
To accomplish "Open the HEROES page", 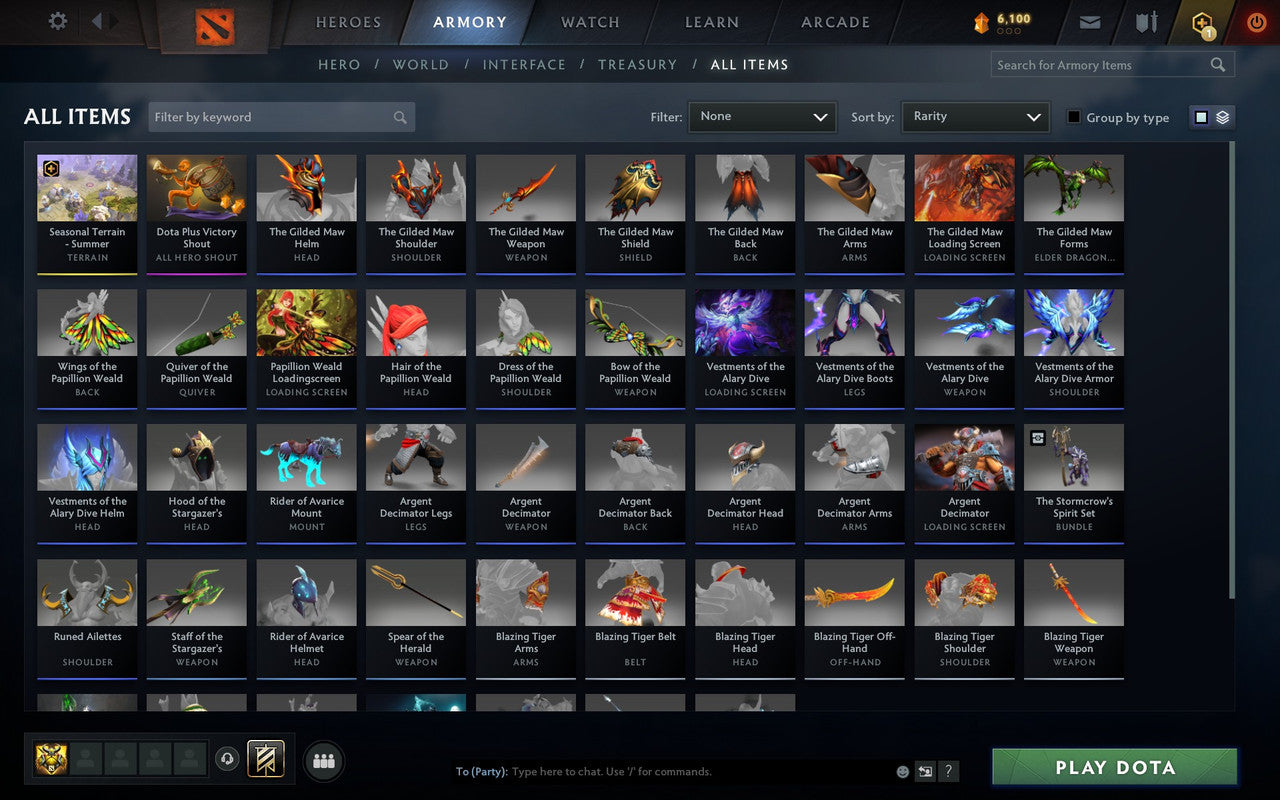I will 347,22.
